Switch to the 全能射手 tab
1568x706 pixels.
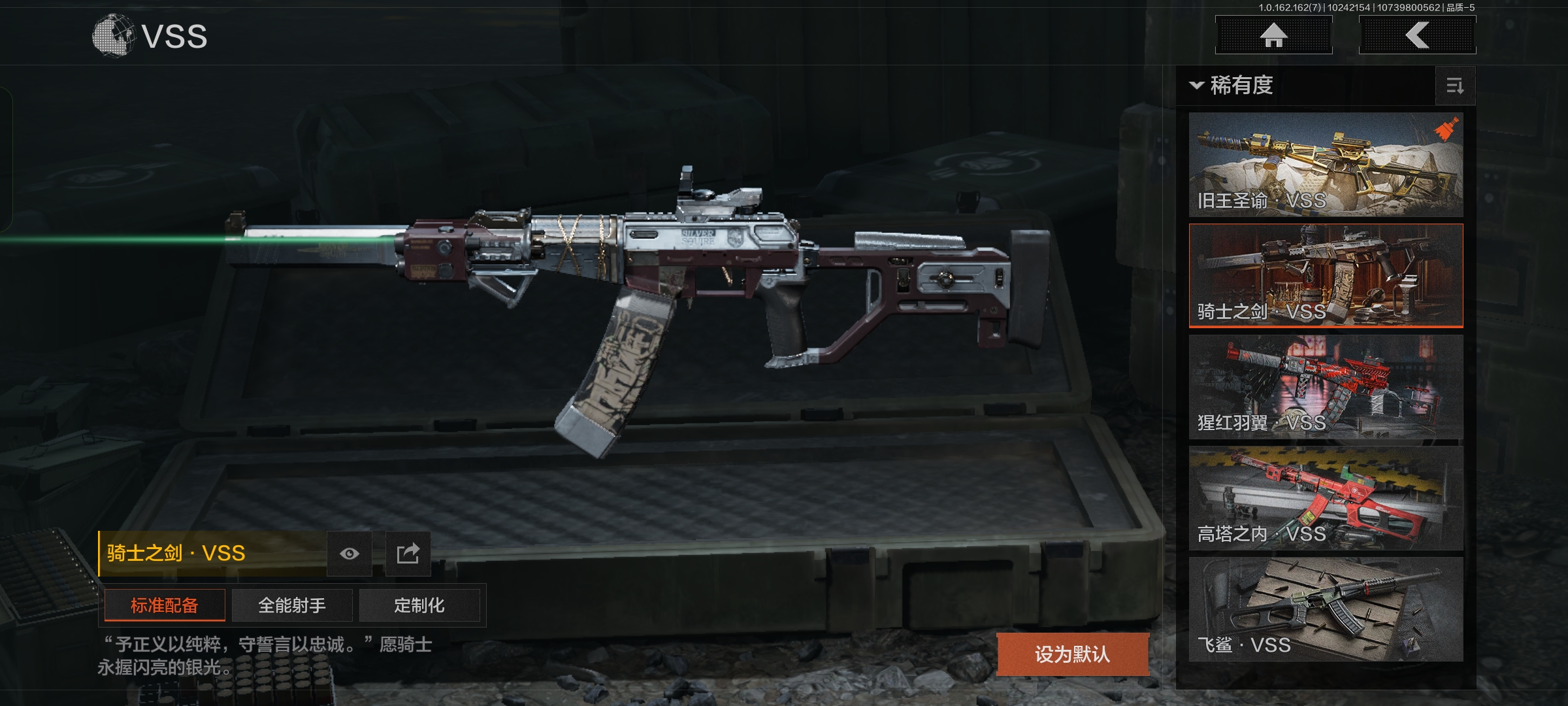(292, 605)
